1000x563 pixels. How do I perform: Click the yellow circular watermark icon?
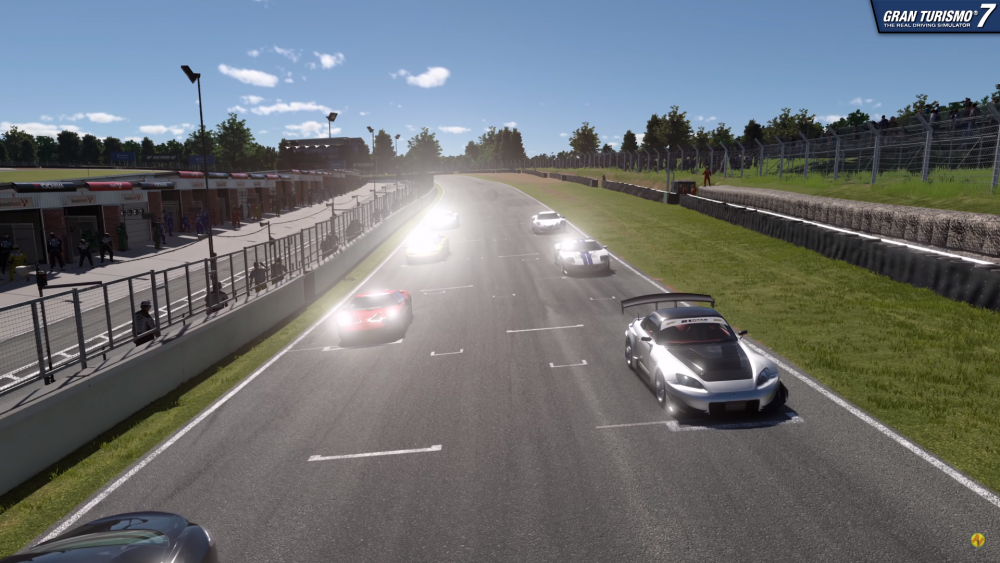[977, 540]
